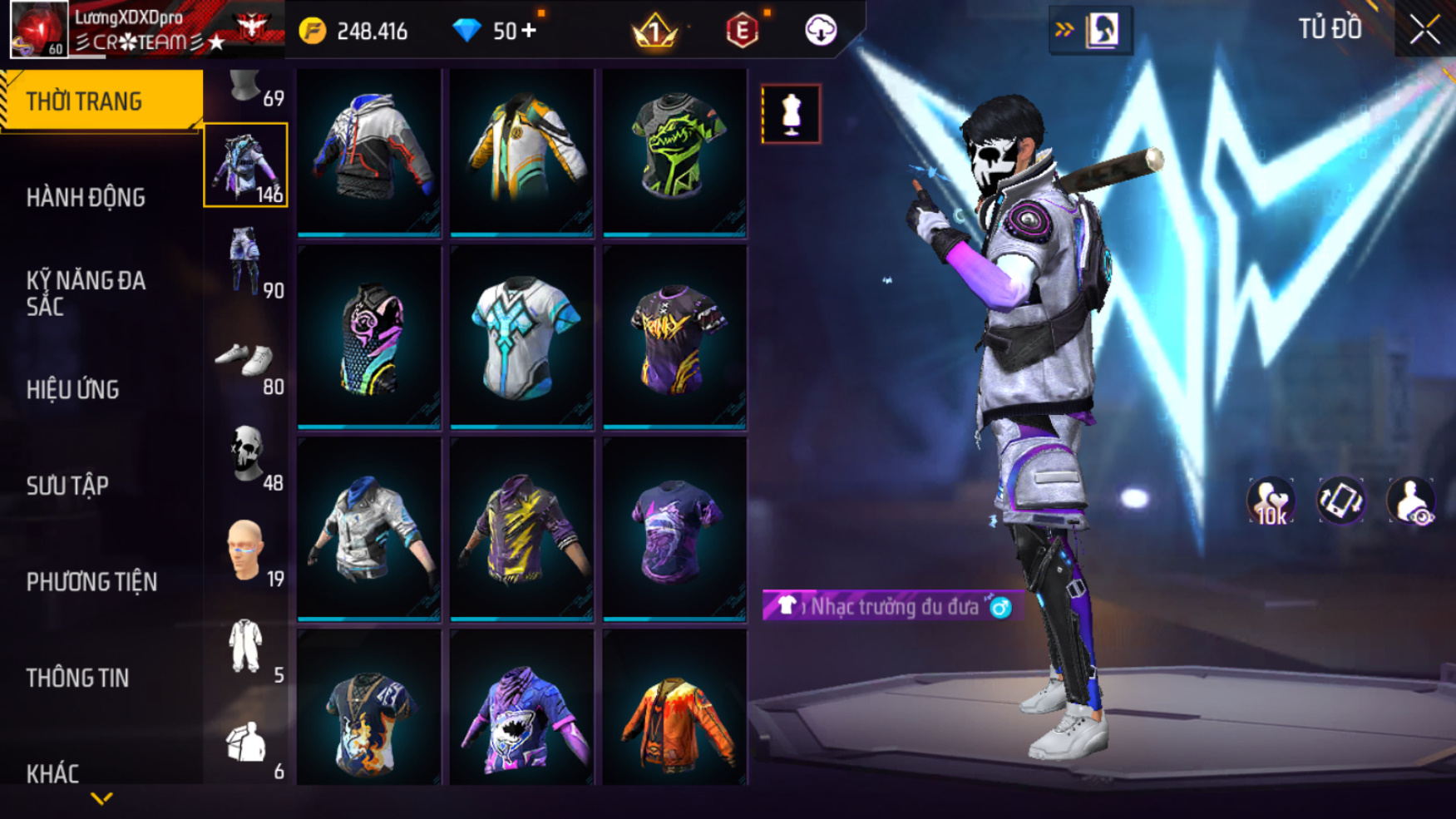The image size is (1456, 819).
Task: Tap the 10k likes heart icon
Action: click(x=1270, y=501)
